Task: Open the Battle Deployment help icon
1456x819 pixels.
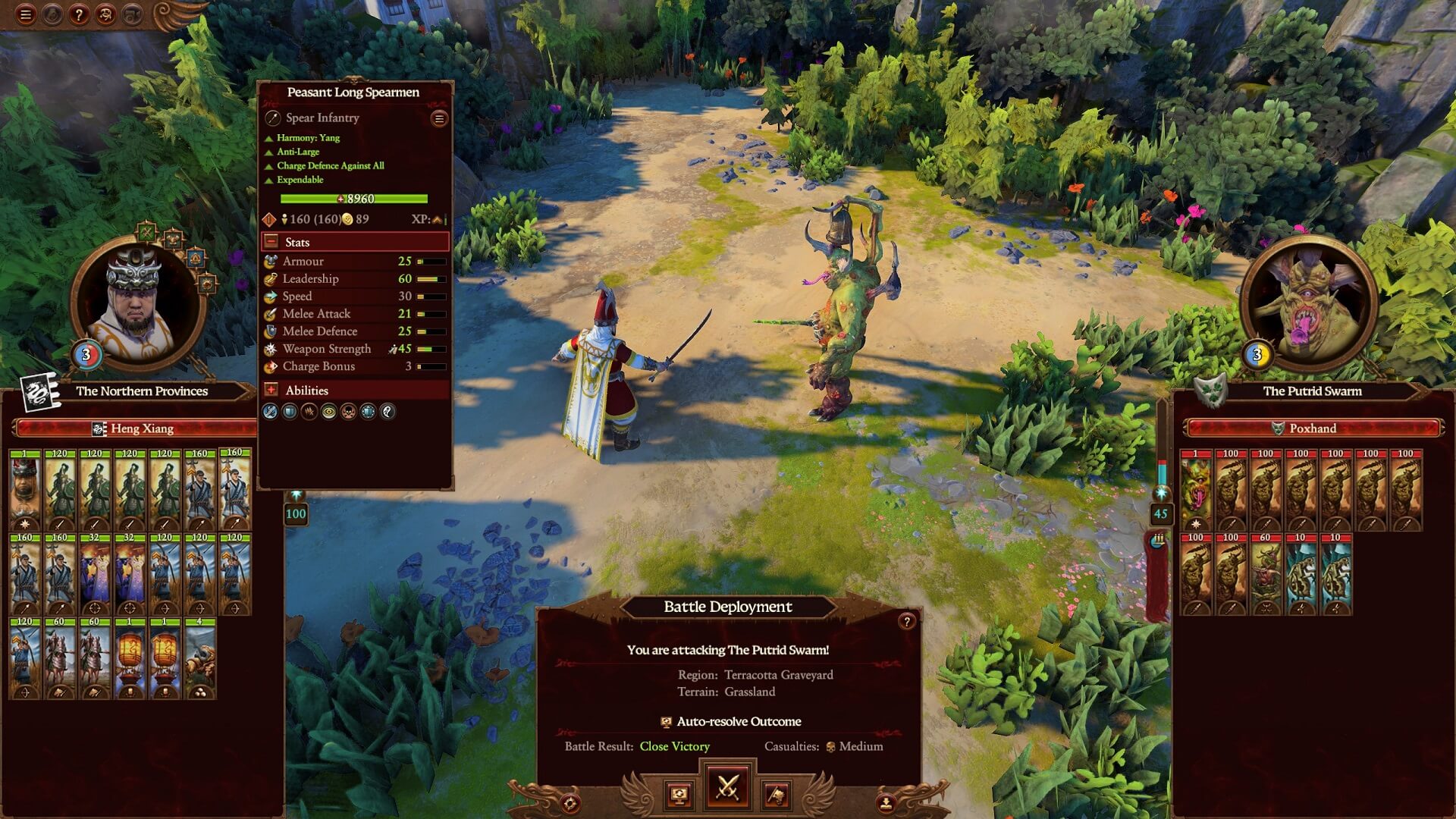Action: pos(906,622)
